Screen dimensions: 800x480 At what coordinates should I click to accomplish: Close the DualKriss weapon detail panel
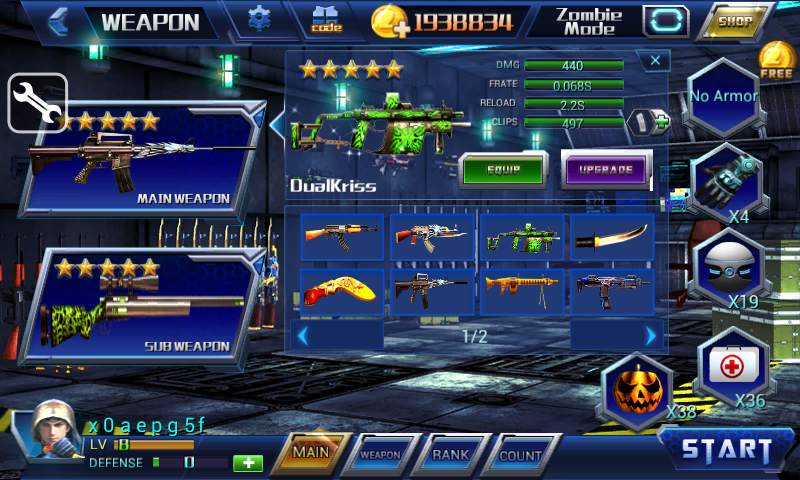pos(655,61)
